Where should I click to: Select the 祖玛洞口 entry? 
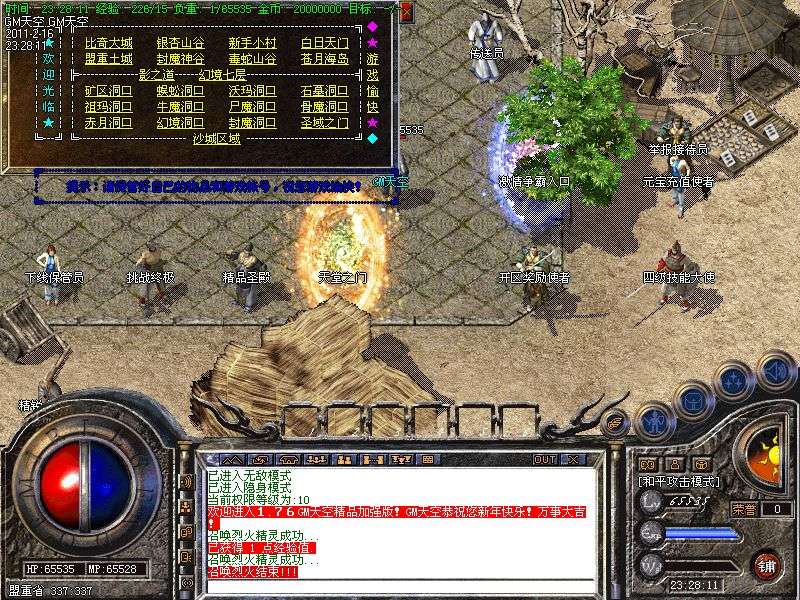(x=108, y=107)
